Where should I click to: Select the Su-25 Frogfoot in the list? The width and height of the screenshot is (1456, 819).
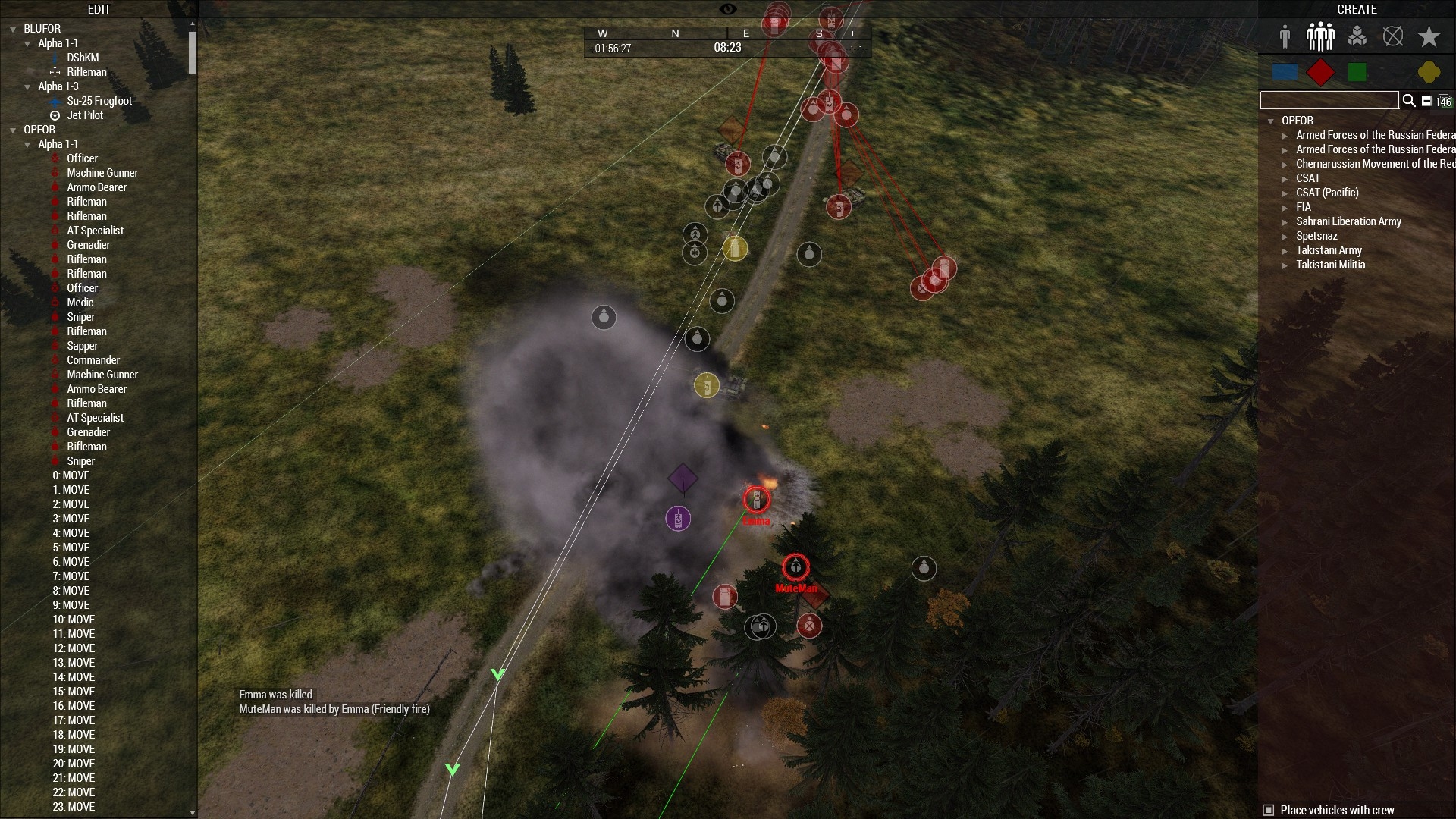99,101
